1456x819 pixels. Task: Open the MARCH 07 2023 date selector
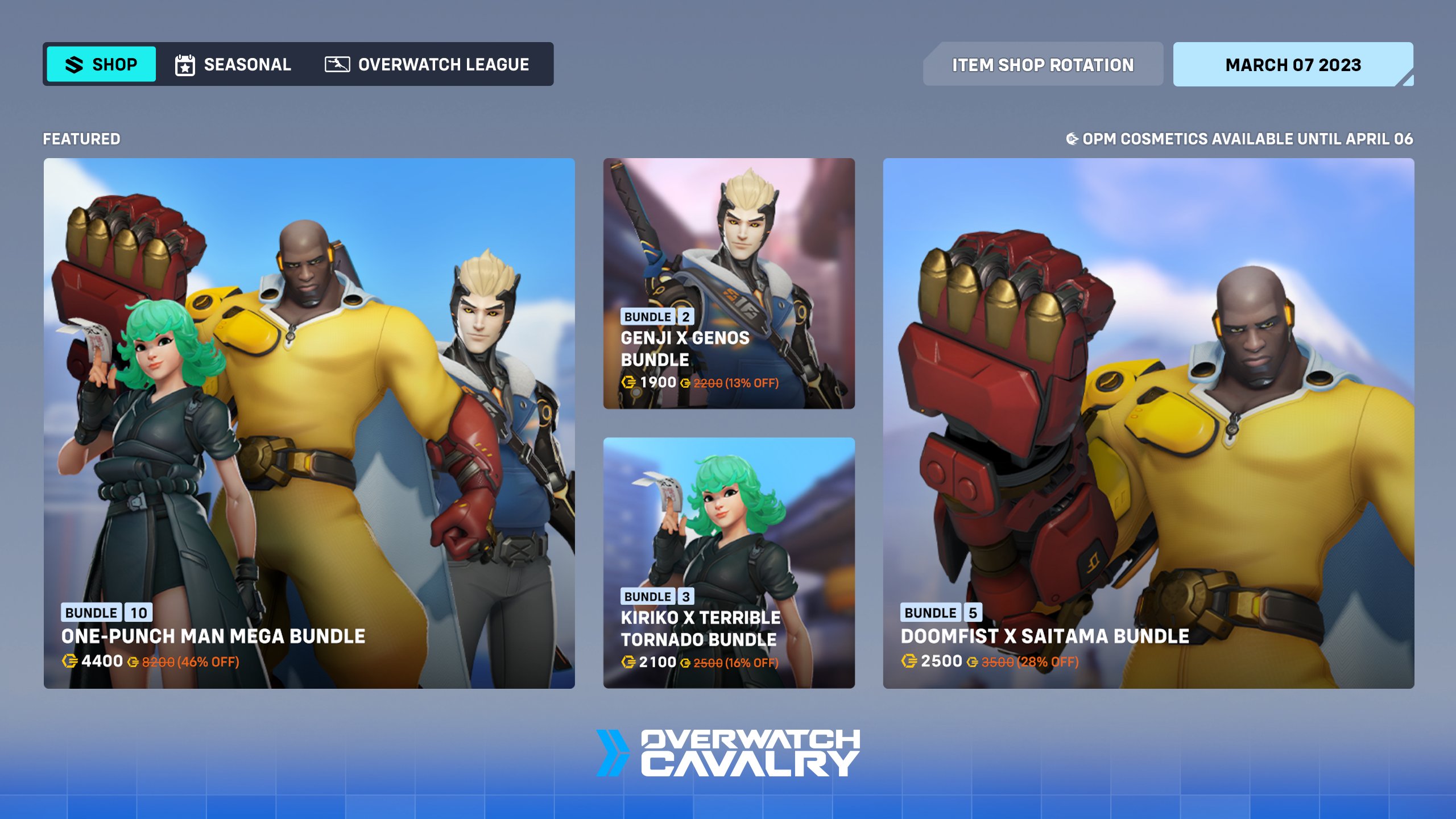[x=1292, y=64]
